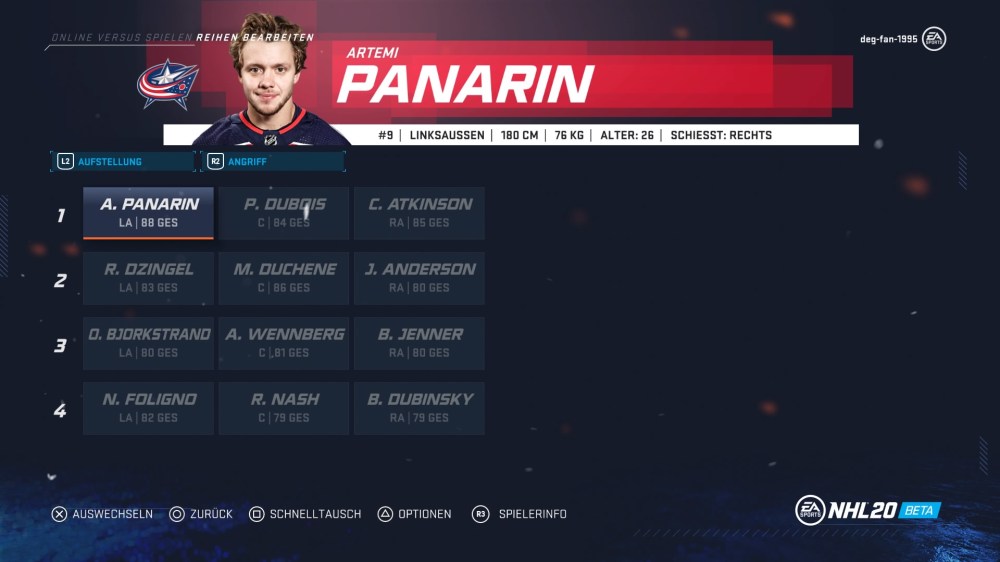Select the R. Nash player card
Image resolution: width=1000 pixels, height=562 pixels.
[284, 407]
